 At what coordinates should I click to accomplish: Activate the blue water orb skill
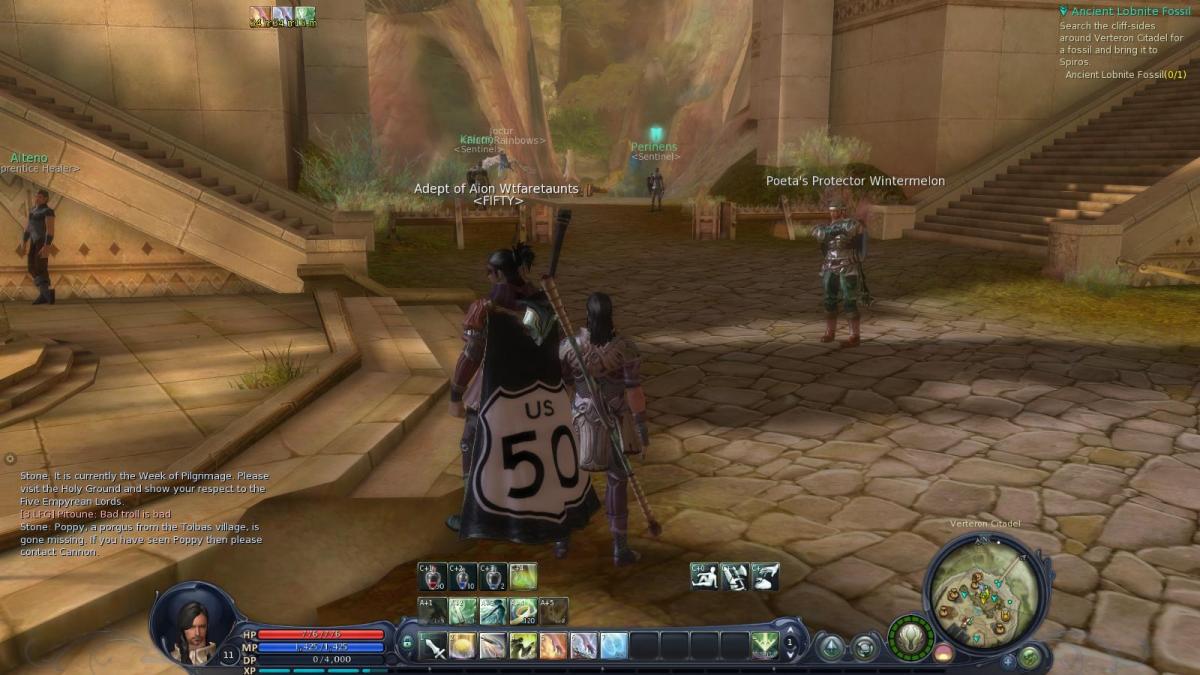click(613, 646)
